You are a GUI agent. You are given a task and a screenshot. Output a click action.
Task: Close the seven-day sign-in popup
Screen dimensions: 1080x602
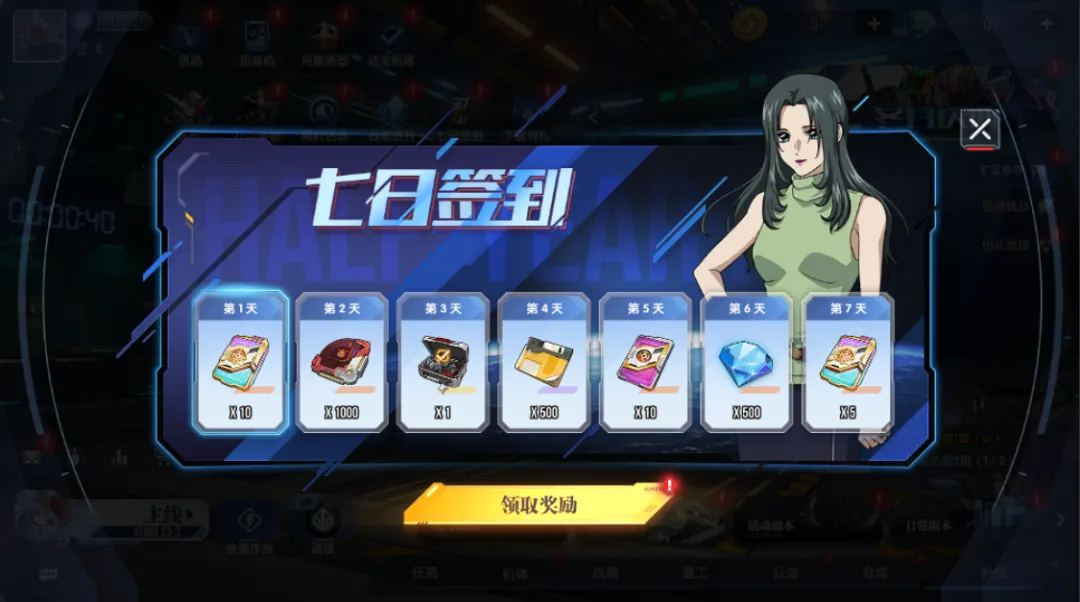click(979, 129)
